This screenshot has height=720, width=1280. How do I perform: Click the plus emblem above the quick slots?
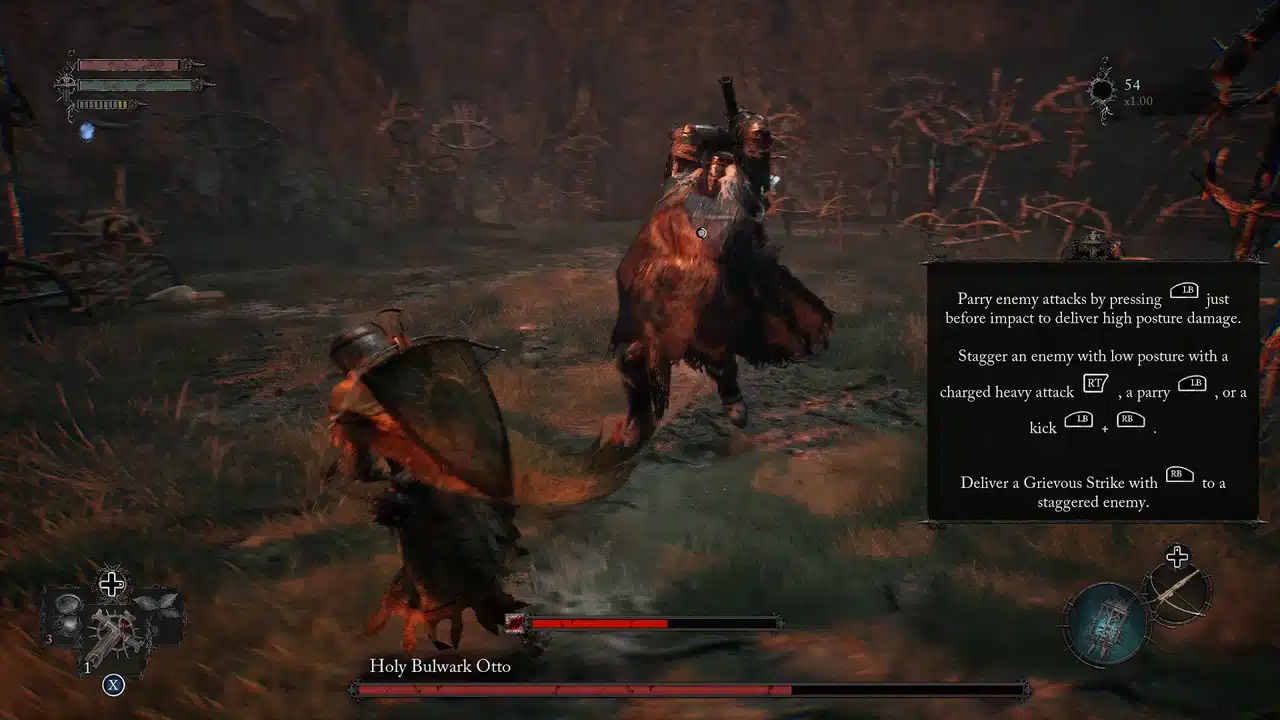(112, 584)
